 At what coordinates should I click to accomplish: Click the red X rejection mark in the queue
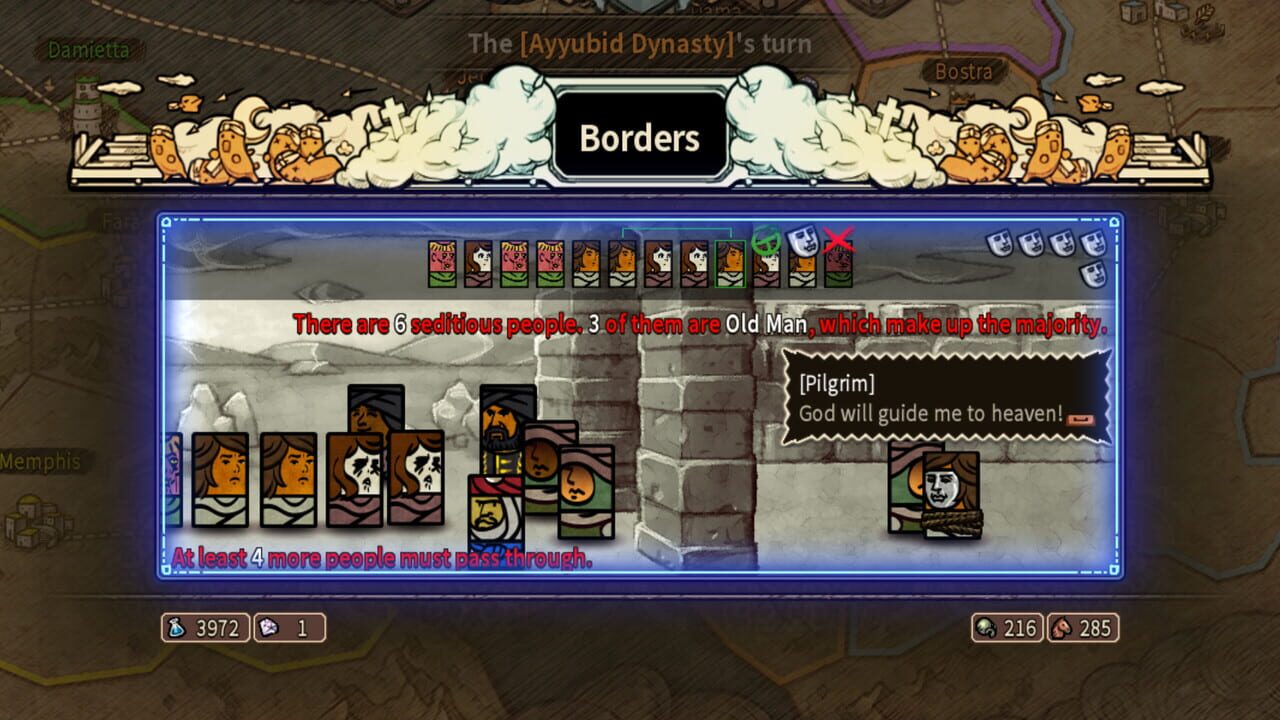point(839,242)
